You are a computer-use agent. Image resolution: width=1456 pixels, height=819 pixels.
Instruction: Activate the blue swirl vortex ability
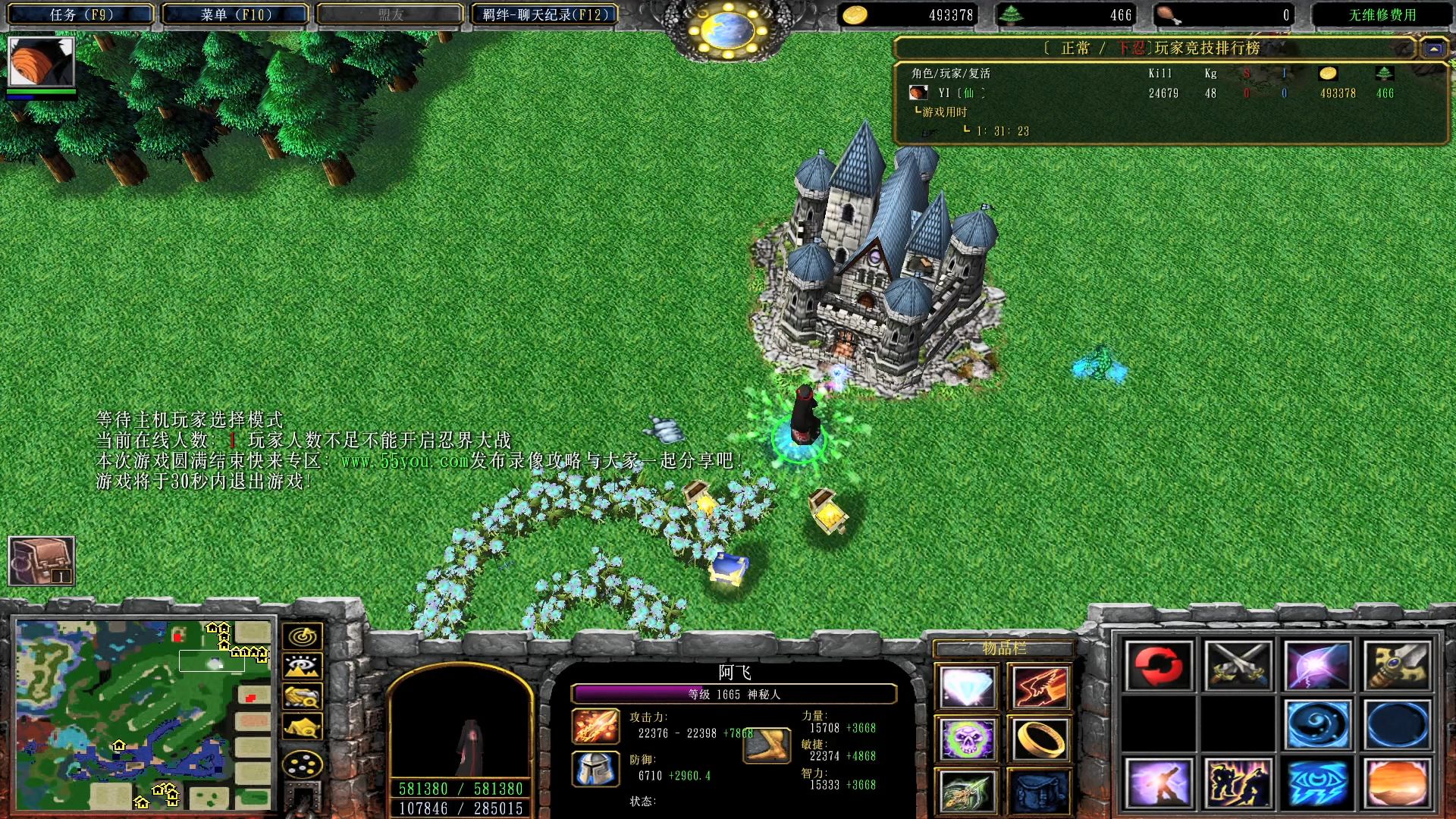(x=1318, y=724)
